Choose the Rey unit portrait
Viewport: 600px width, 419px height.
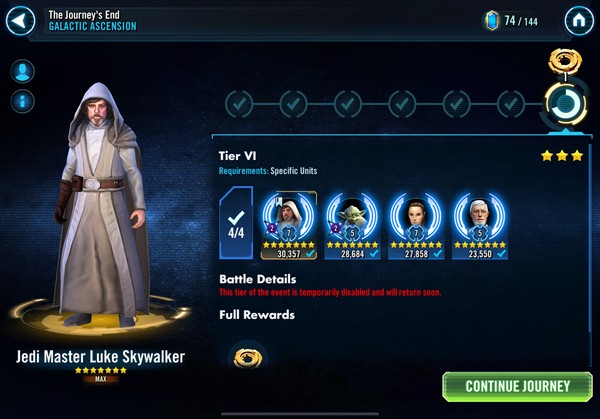414,216
